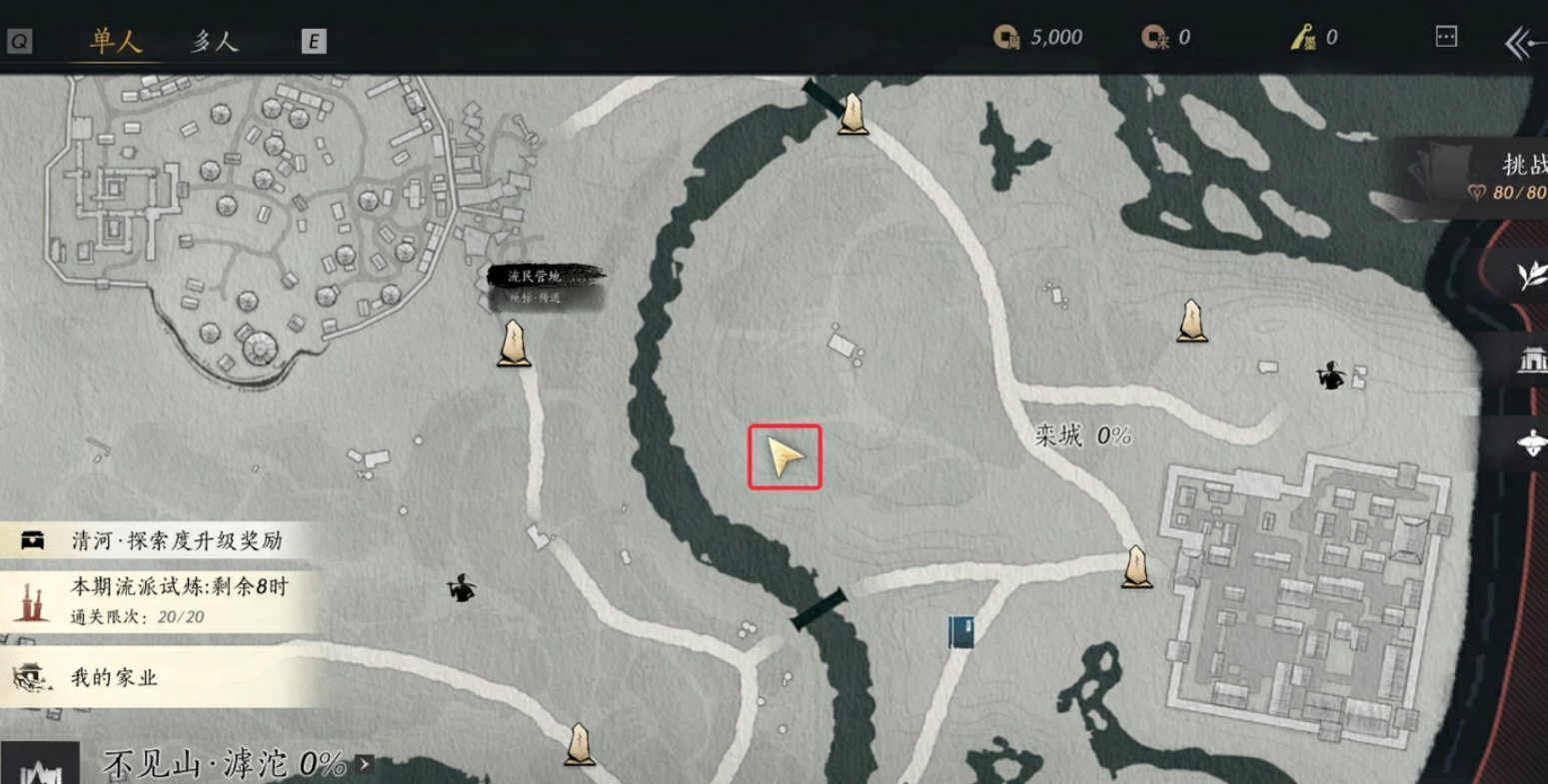Click the blue book map marker
This screenshot has height=784, width=1548.
click(961, 632)
